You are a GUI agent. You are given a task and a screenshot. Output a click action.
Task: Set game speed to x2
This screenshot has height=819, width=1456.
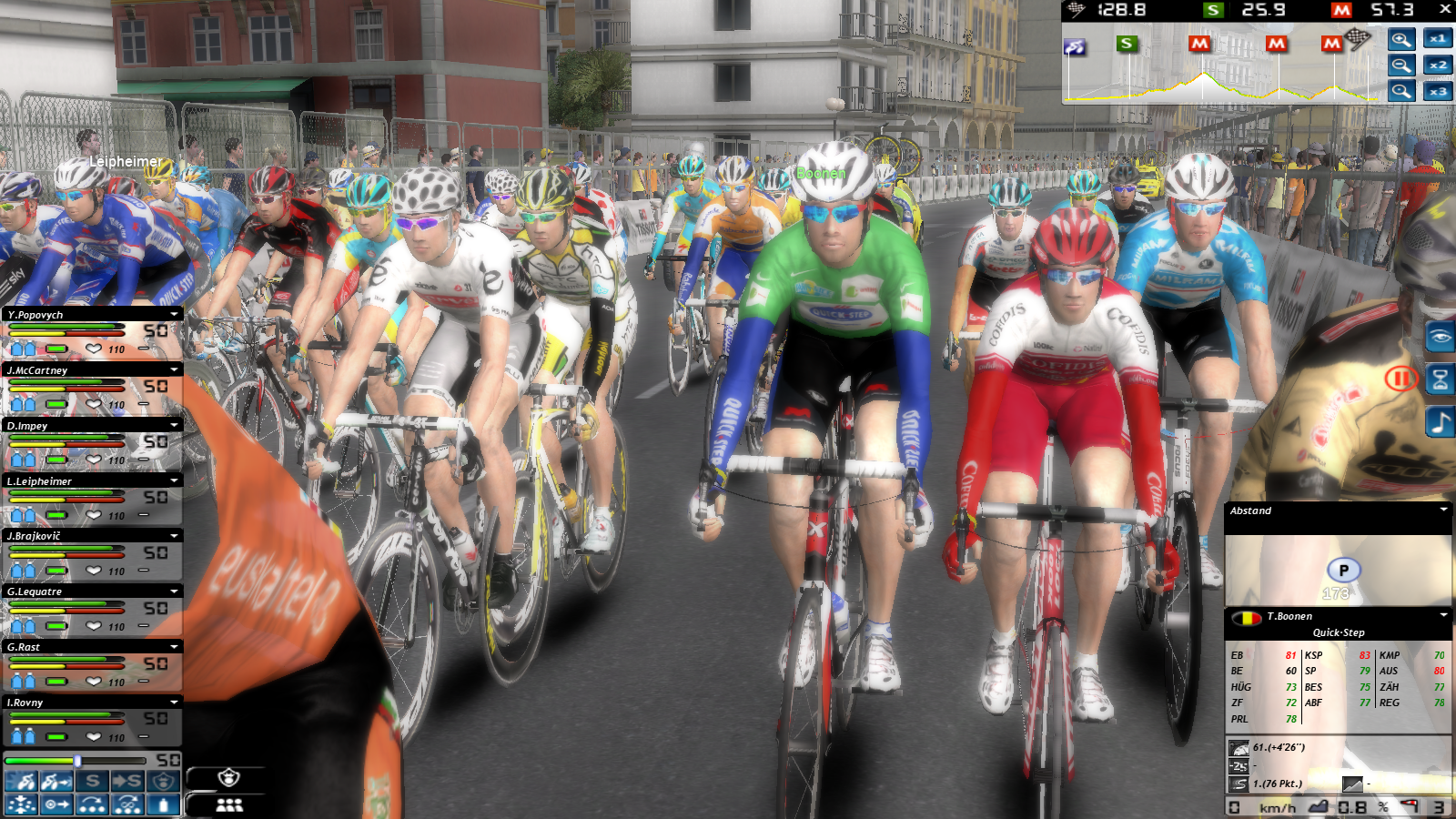pyautogui.click(x=1438, y=66)
